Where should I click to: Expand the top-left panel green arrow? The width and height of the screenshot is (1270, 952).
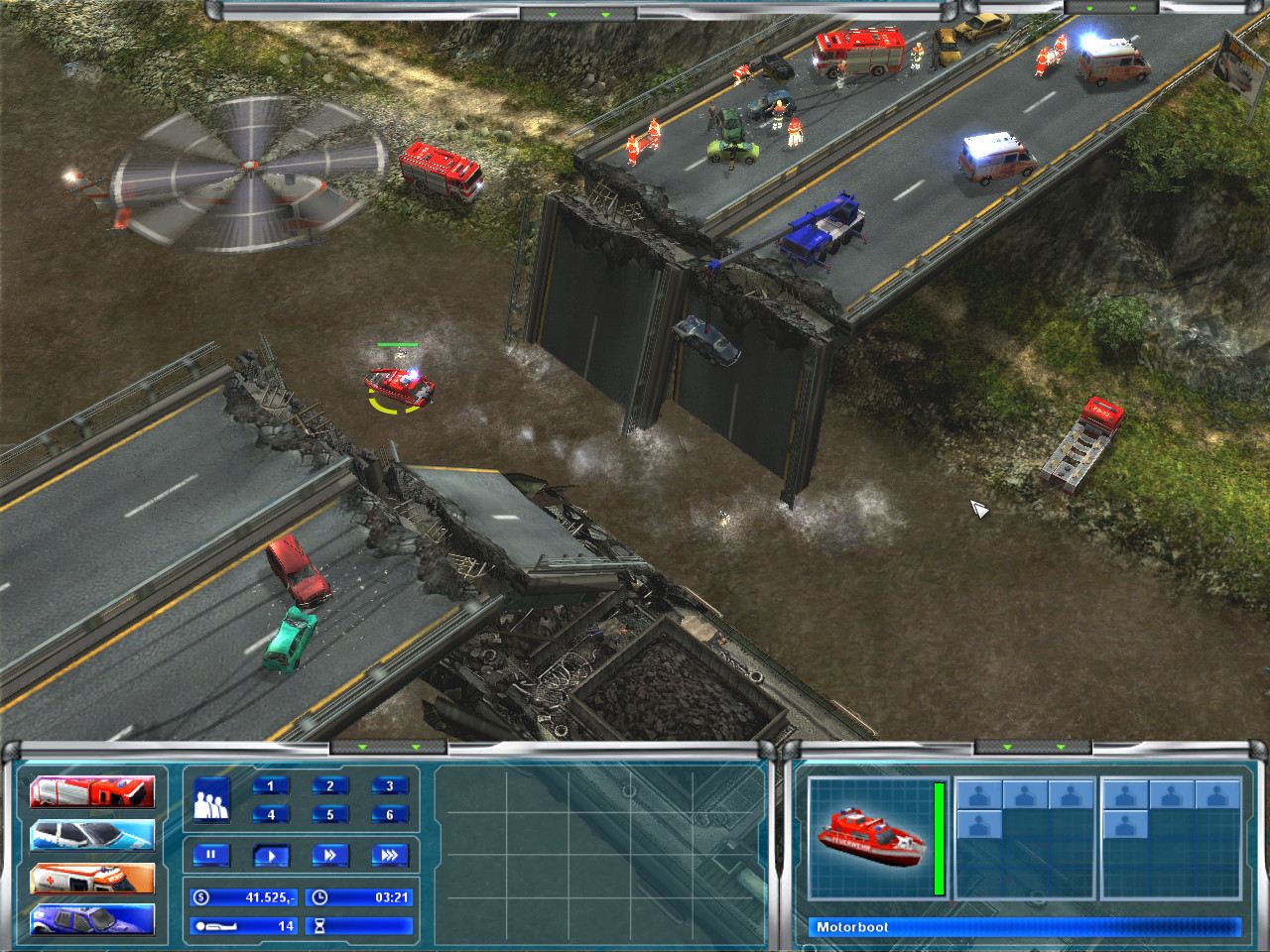click(553, 17)
